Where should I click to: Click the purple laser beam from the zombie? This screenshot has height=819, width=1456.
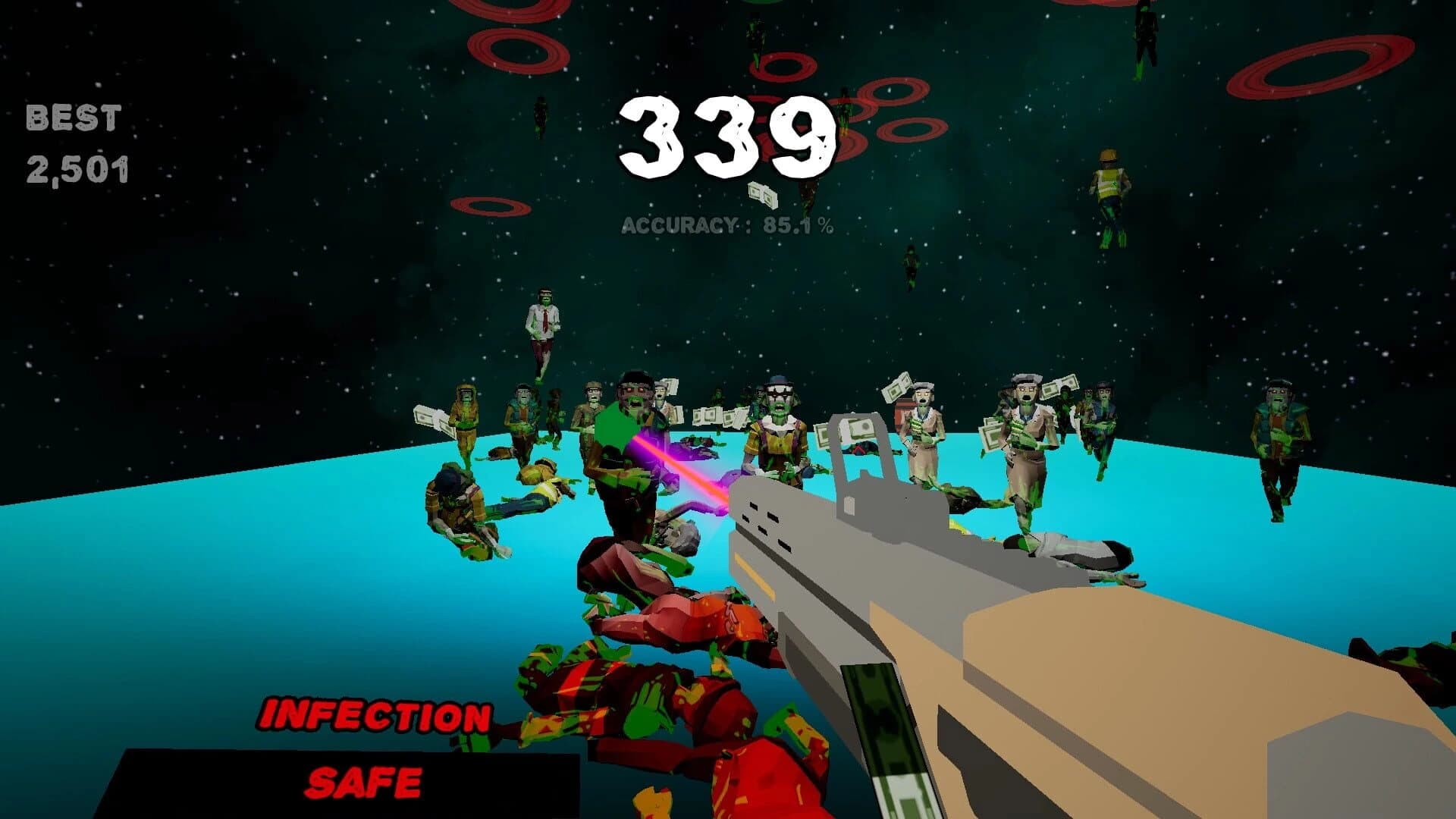coord(671,466)
